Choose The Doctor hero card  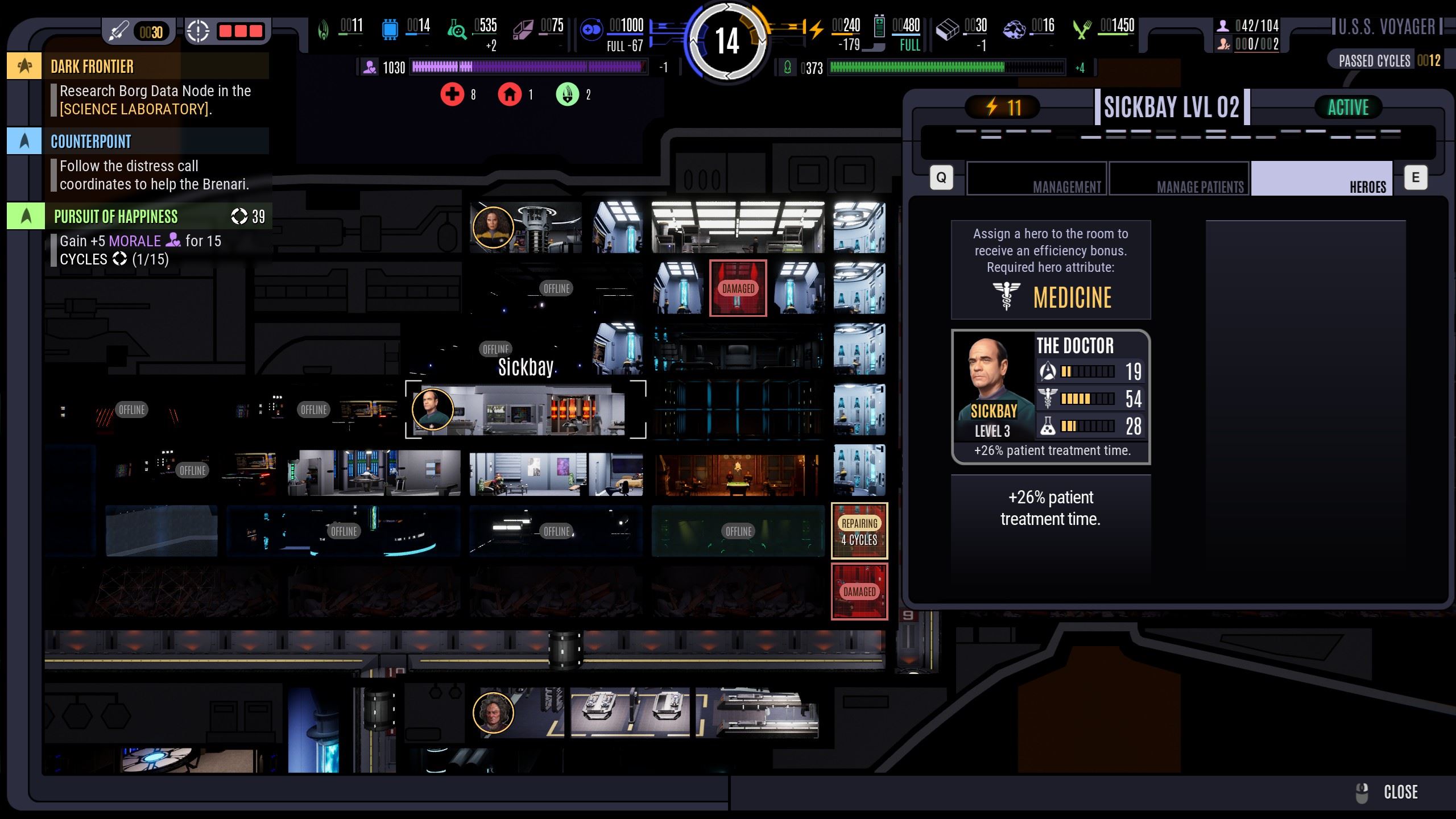click(x=1050, y=396)
